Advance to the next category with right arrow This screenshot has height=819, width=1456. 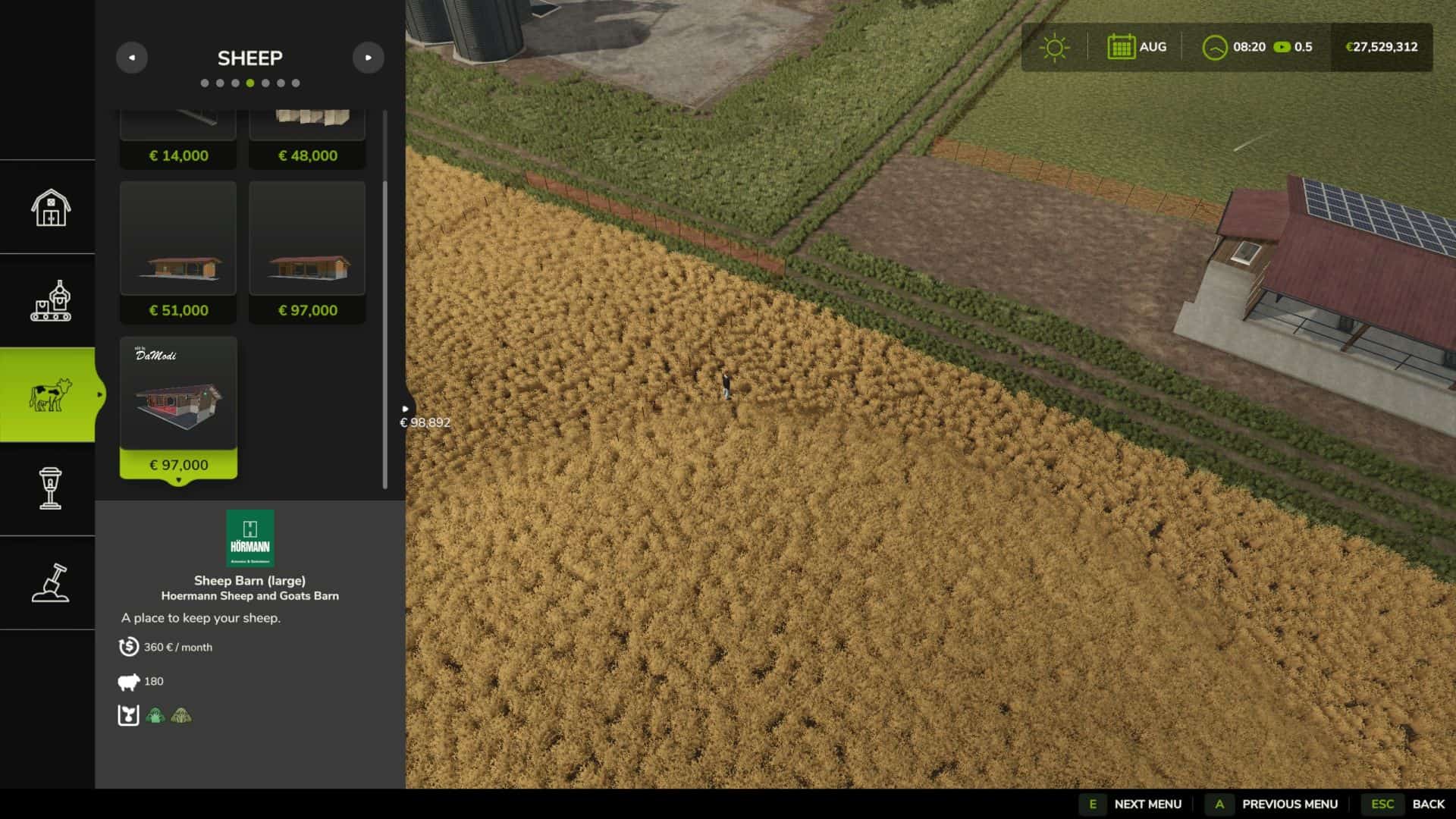click(368, 58)
